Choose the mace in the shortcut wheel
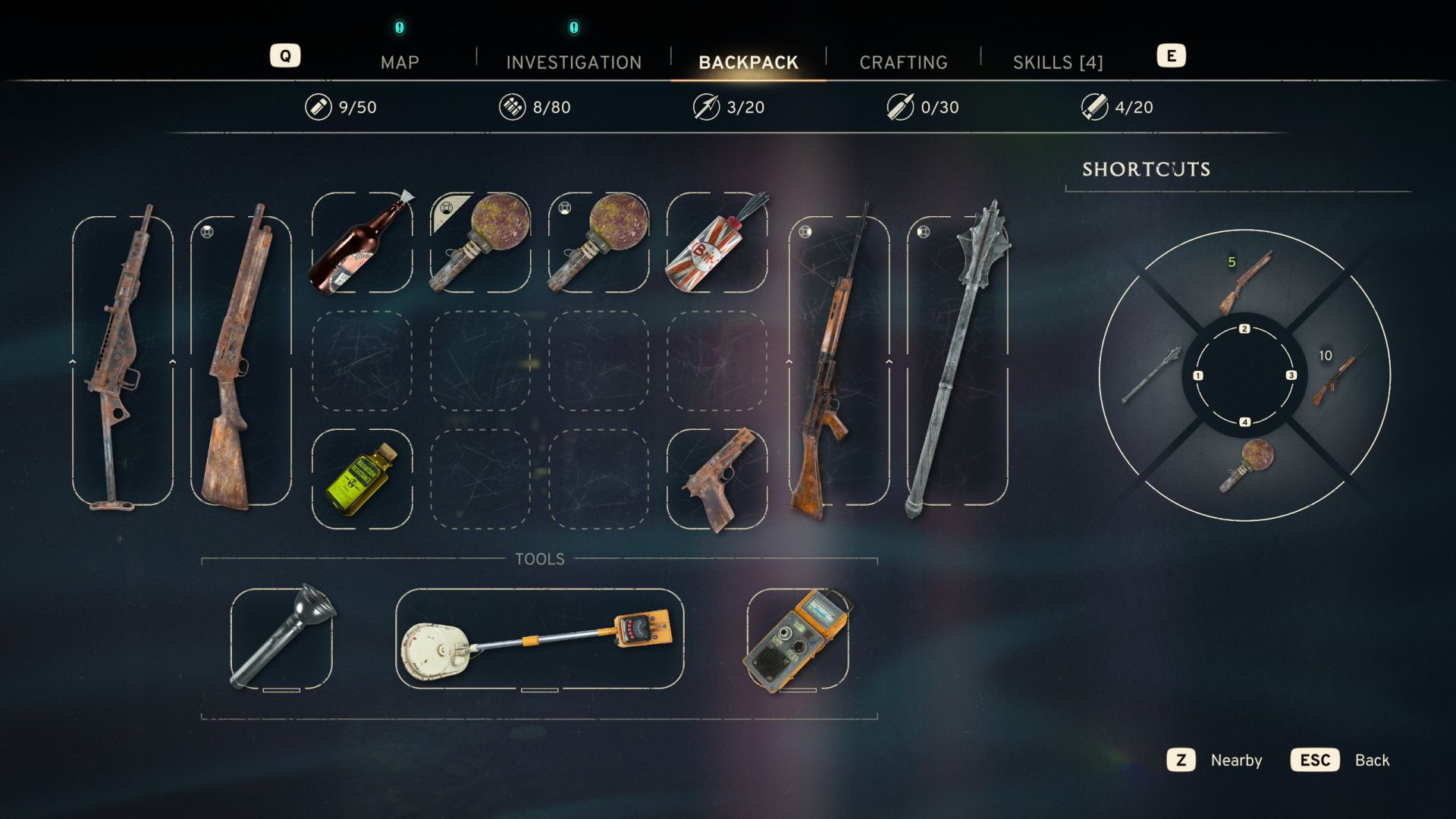1456x819 pixels. click(x=1151, y=375)
